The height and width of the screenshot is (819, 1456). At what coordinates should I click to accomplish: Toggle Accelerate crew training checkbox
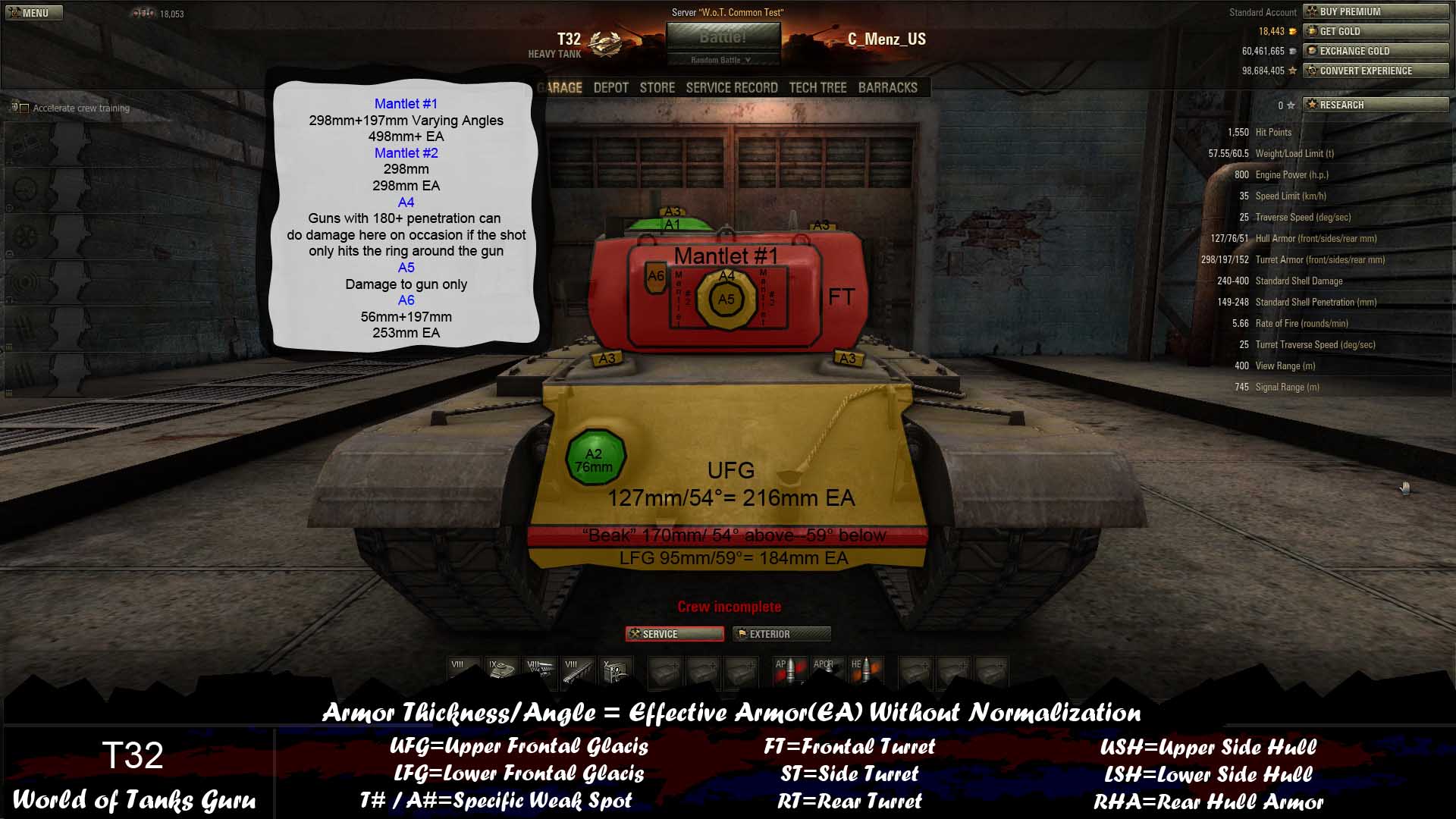[24, 108]
